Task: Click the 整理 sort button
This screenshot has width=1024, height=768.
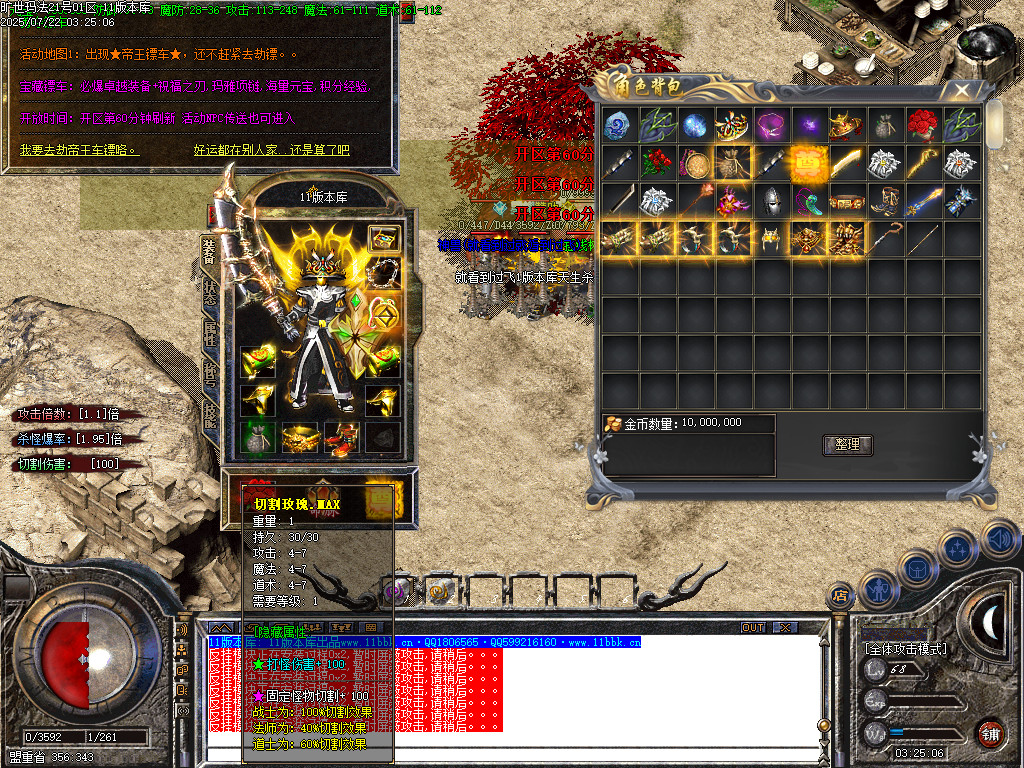Action: [x=848, y=445]
